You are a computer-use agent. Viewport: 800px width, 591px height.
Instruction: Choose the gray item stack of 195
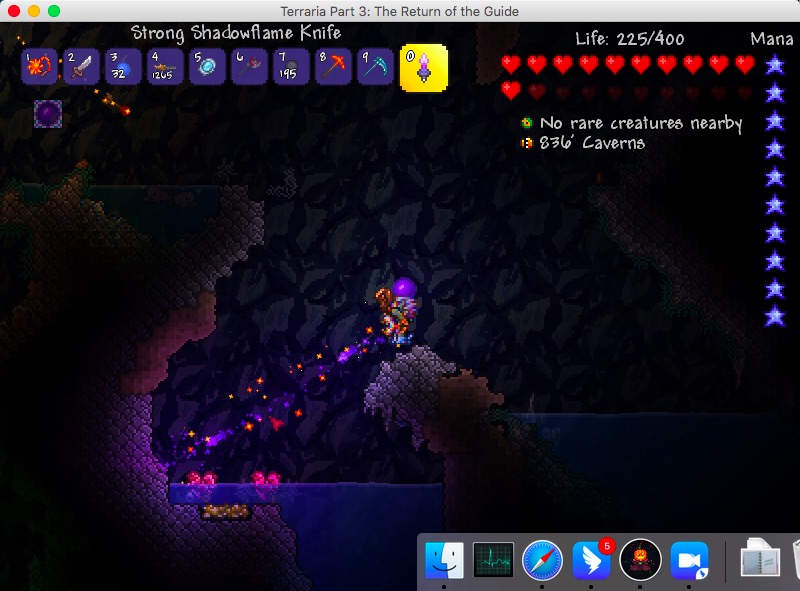[291, 67]
